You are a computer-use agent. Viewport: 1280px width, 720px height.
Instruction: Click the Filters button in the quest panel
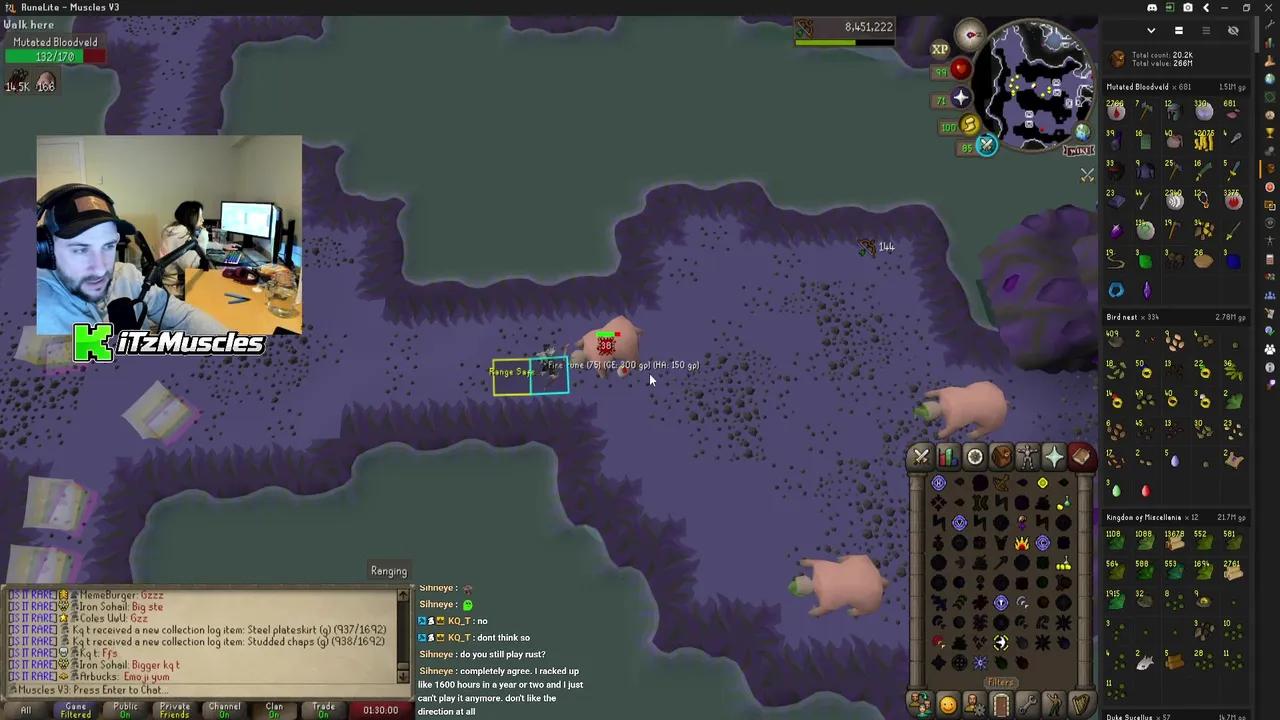(1000, 682)
